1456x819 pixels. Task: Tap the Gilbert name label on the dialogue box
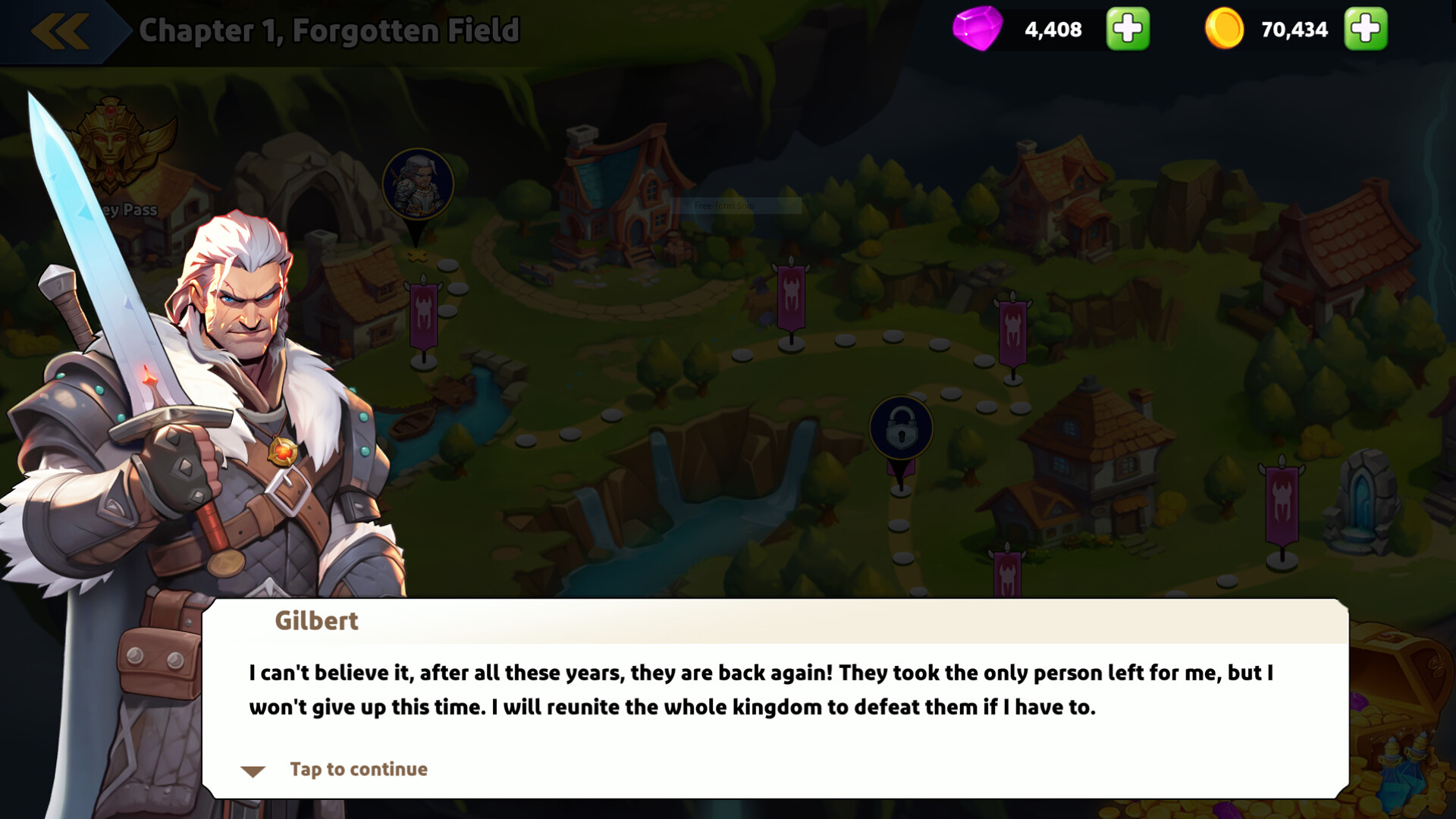tap(315, 620)
